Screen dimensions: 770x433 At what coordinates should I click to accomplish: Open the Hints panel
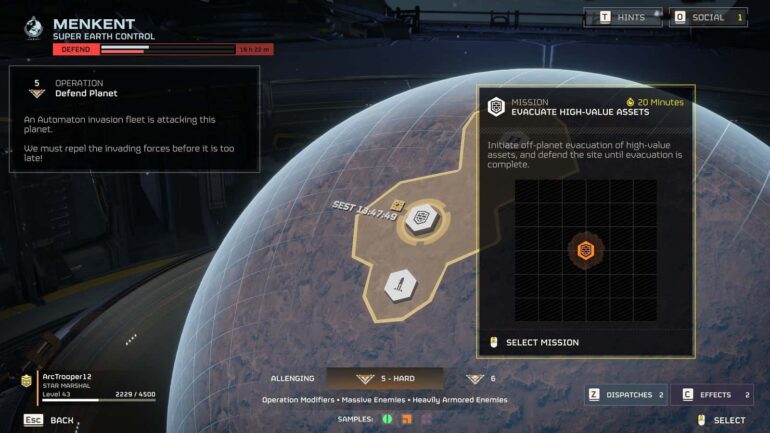(623, 17)
